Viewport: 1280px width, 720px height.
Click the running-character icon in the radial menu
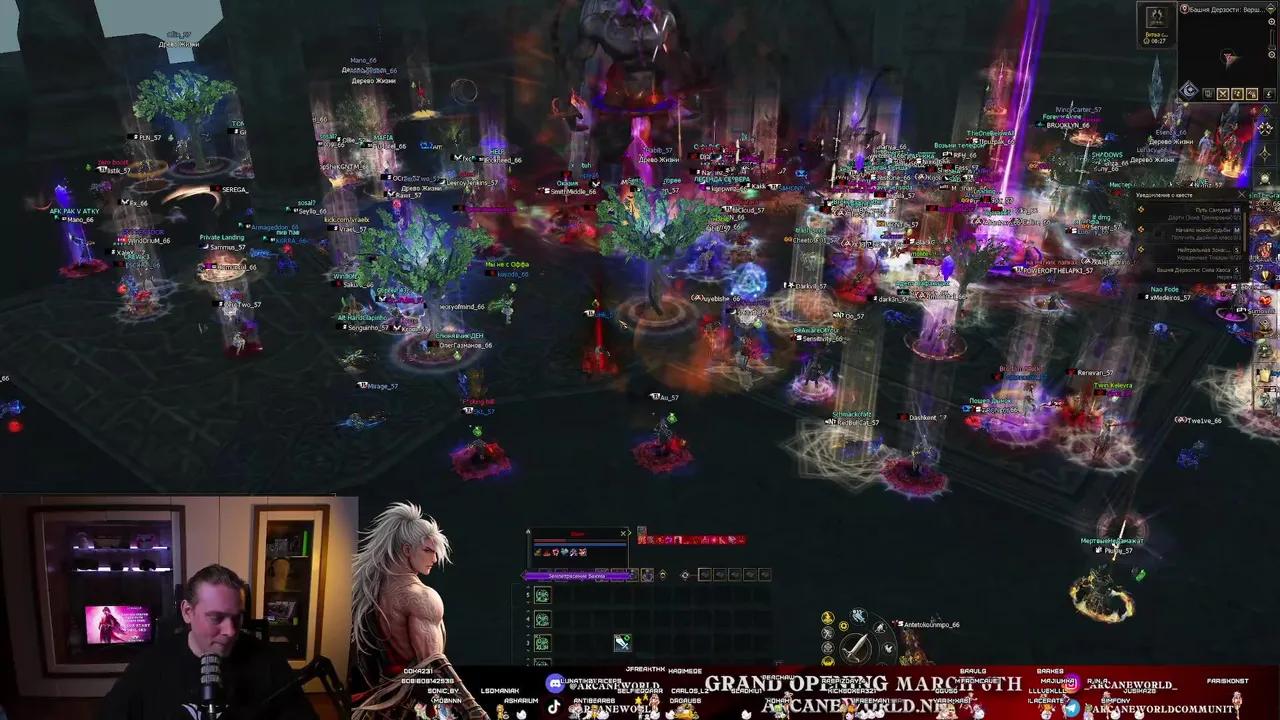(x=857, y=616)
